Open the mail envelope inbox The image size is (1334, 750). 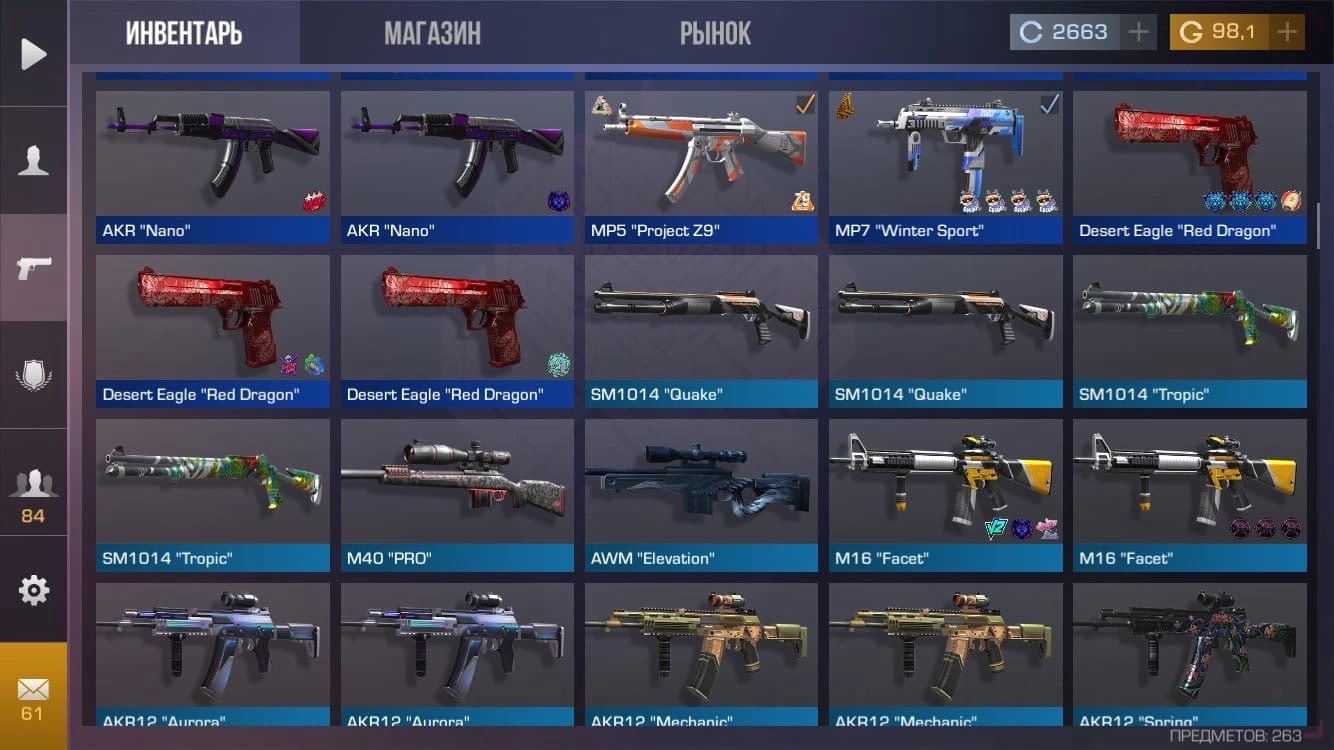click(34, 696)
